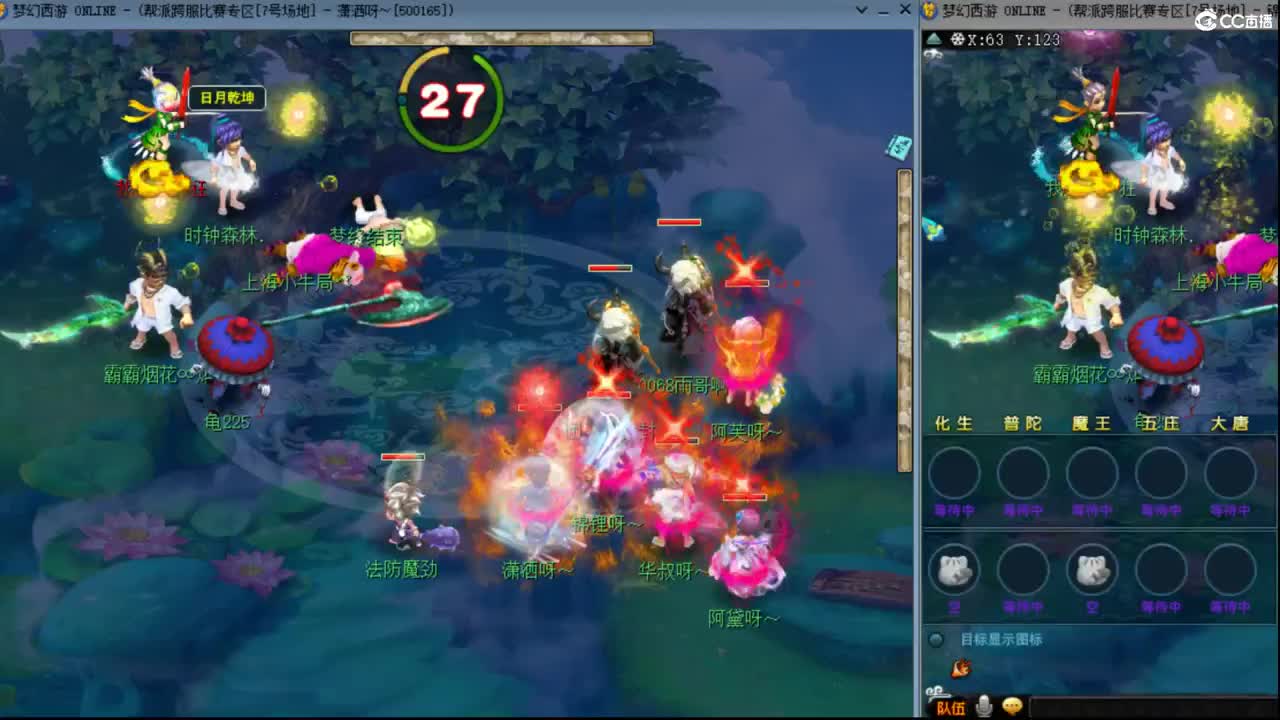
Task: Click the game icon on the right window title bar
Action: [929, 11]
